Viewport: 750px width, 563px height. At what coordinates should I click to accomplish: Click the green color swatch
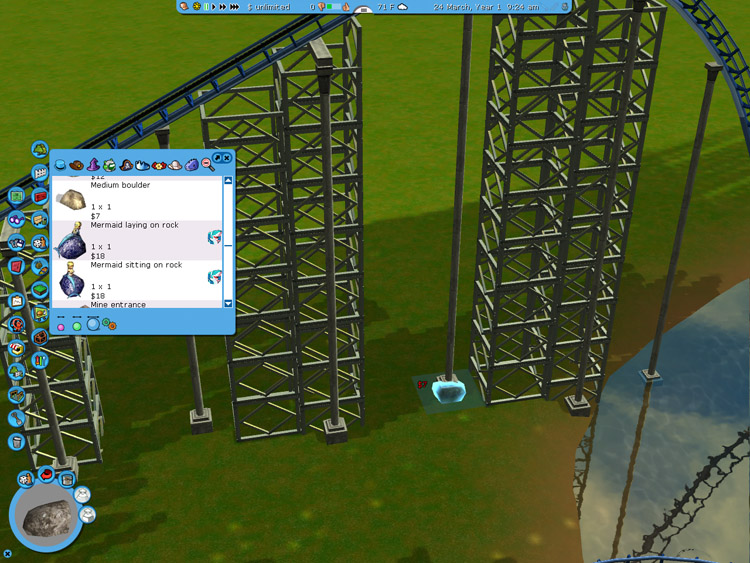[77, 326]
